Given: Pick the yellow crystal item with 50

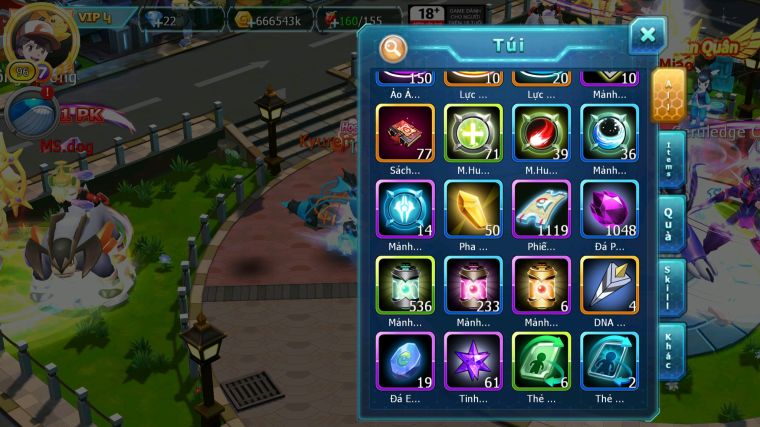Looking at the screenshot, I should pyautogui.click(x=473, y=209).
